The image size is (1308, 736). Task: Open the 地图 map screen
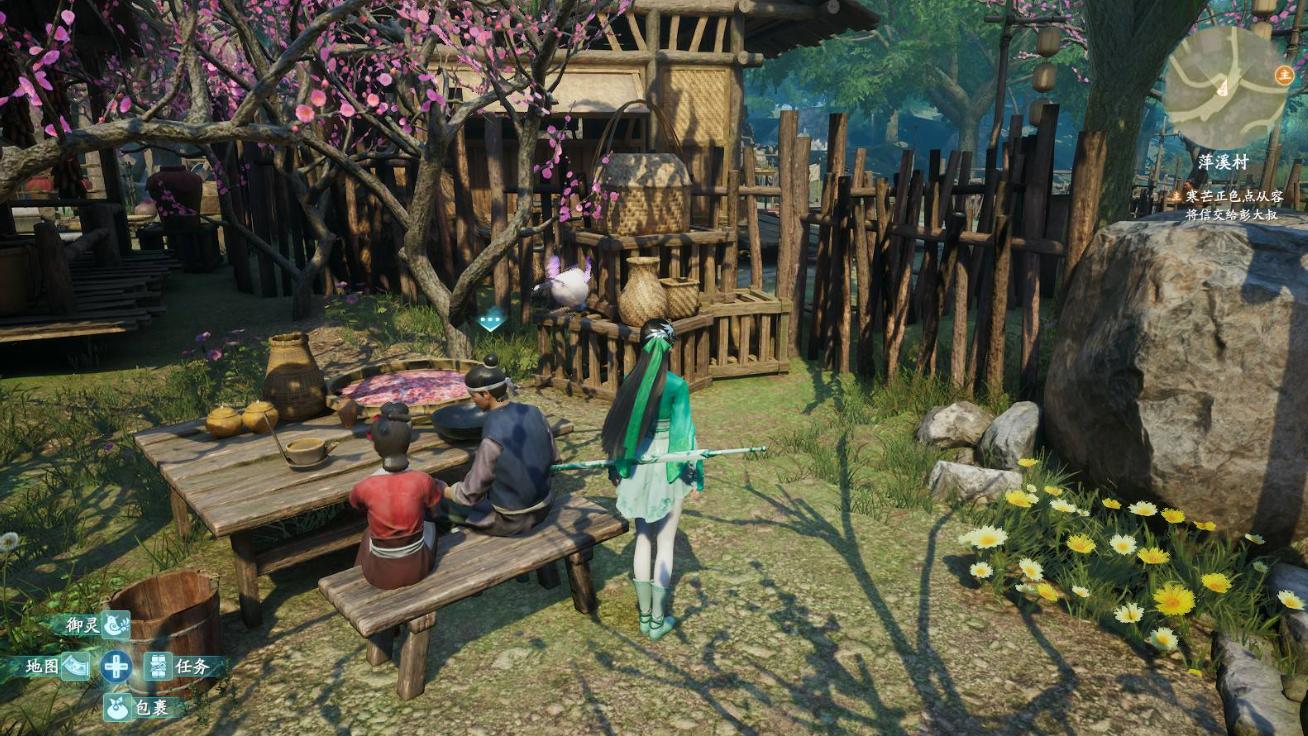click(74, 666)
